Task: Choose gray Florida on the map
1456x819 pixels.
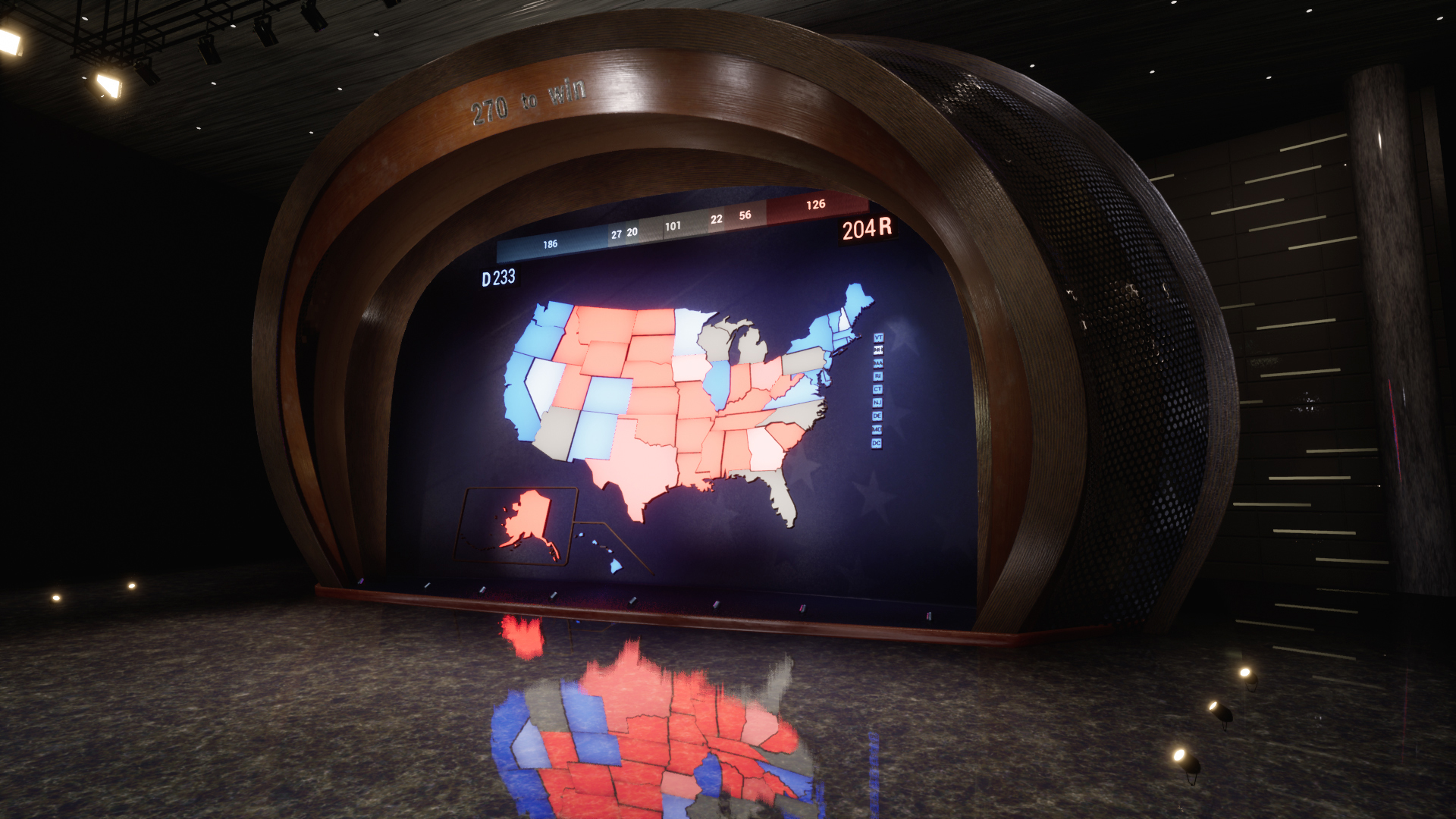Action: (780, 493)
